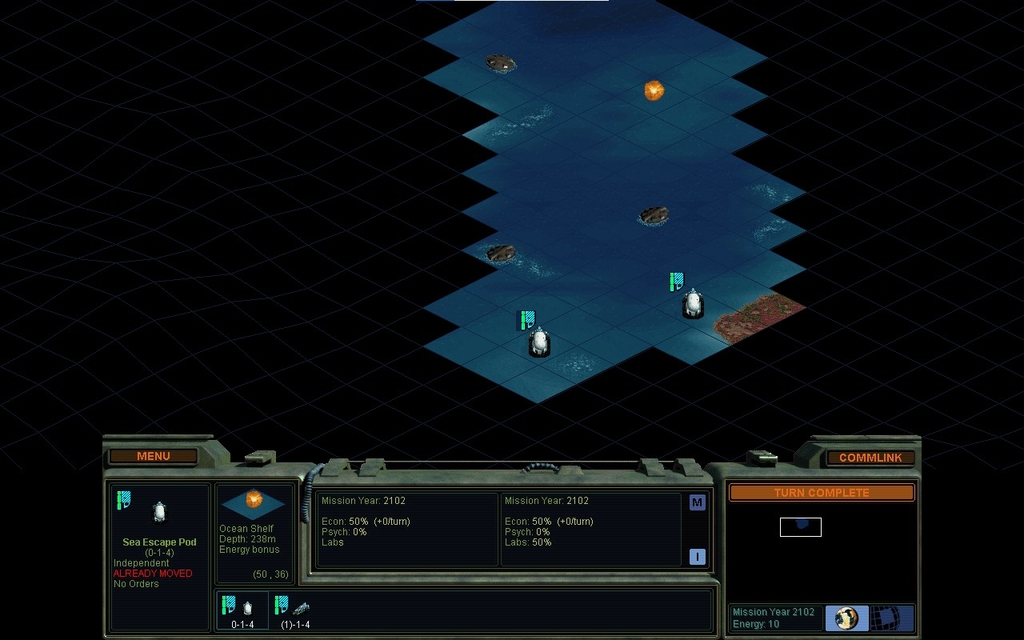This screenshot has width=1024, height=640.
Task: Open the COMMLINK panel
Action: click(x=870, y=457)
